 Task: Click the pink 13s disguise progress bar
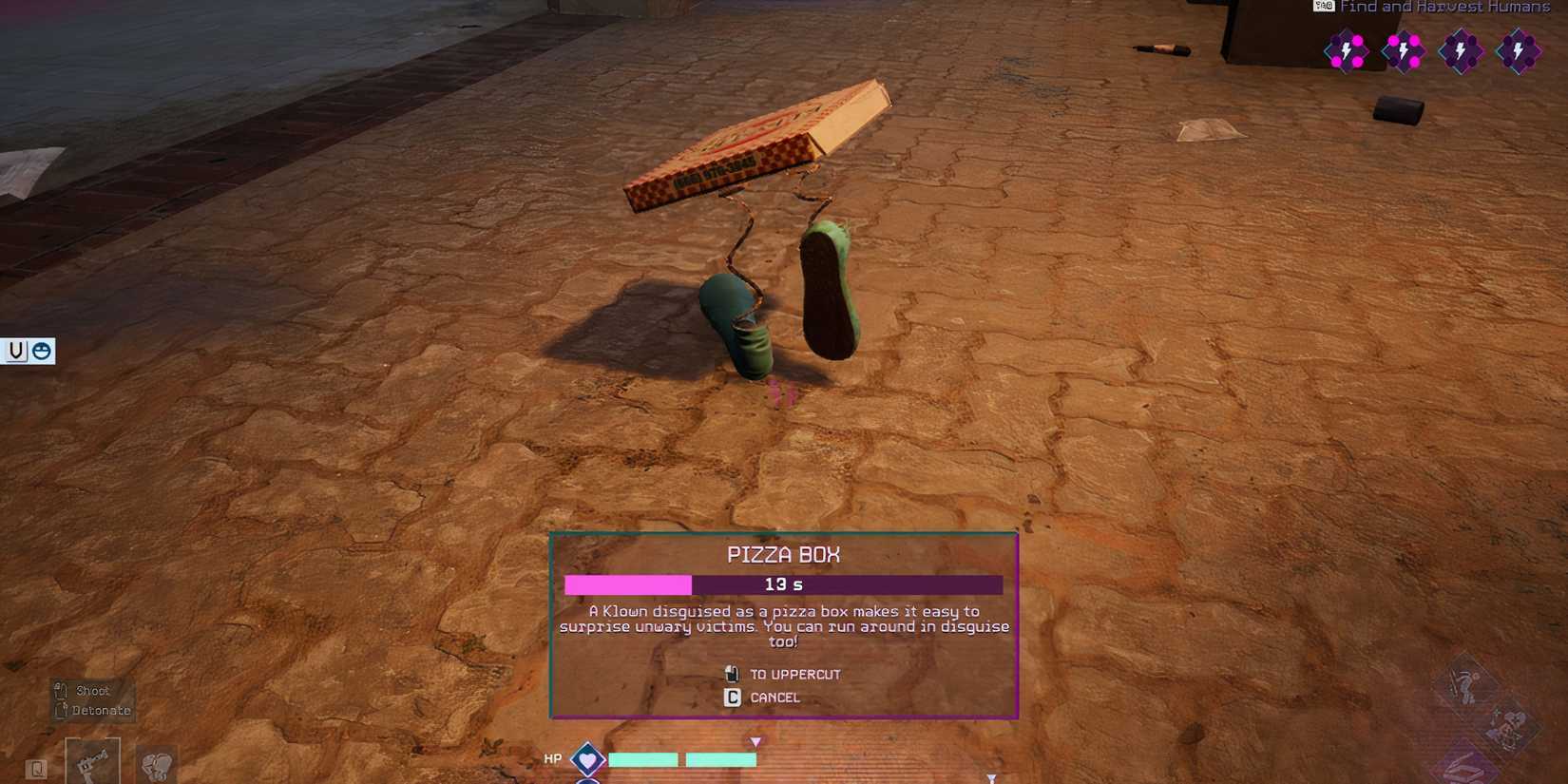click(x=629, y=584)
